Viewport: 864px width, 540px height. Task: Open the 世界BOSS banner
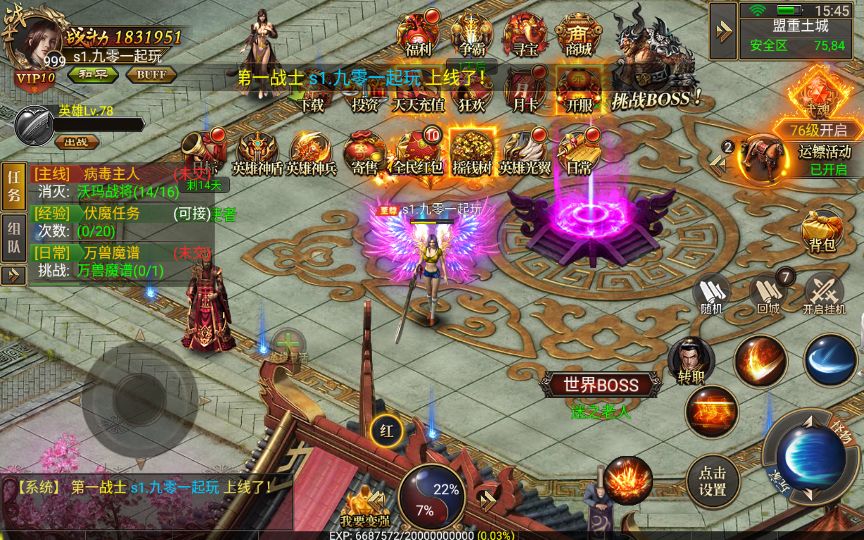600,386
